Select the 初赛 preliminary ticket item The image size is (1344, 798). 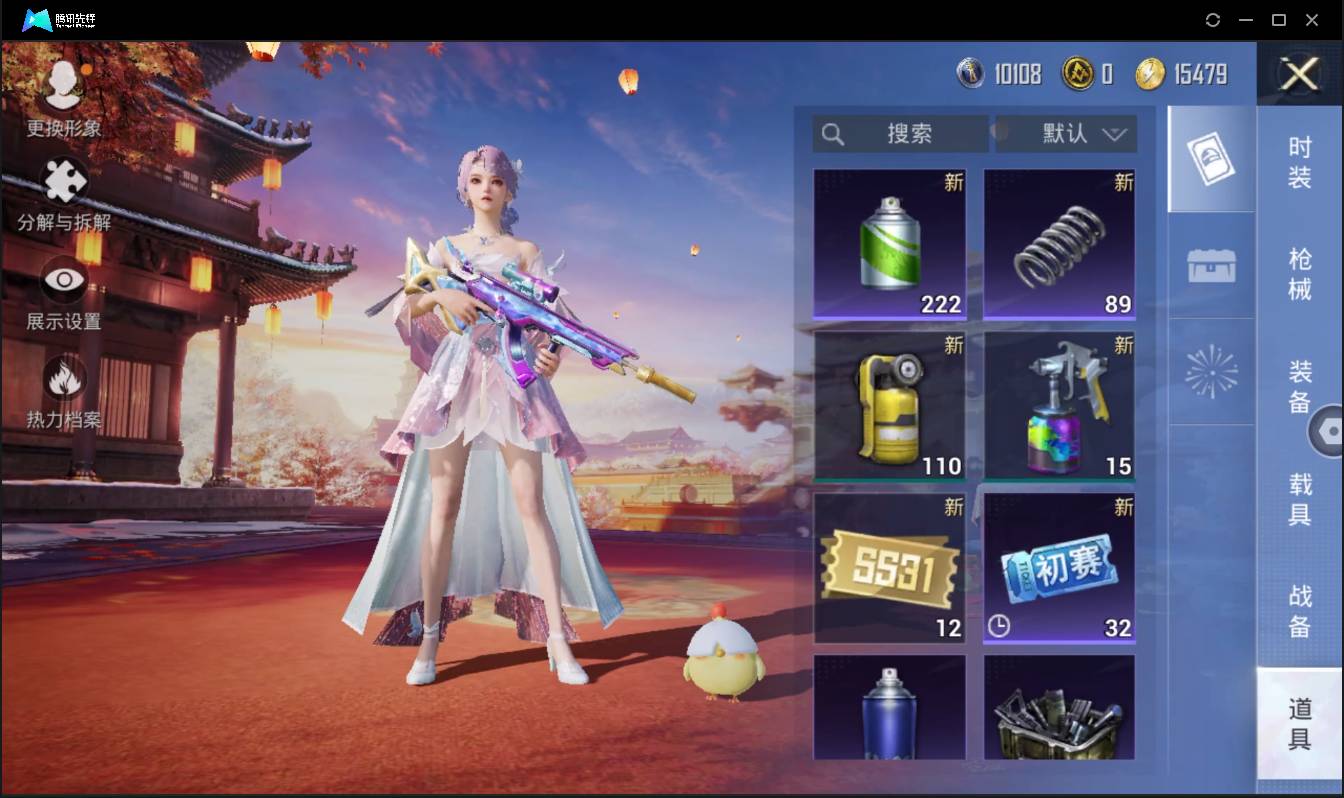(x=1058, y=567)
